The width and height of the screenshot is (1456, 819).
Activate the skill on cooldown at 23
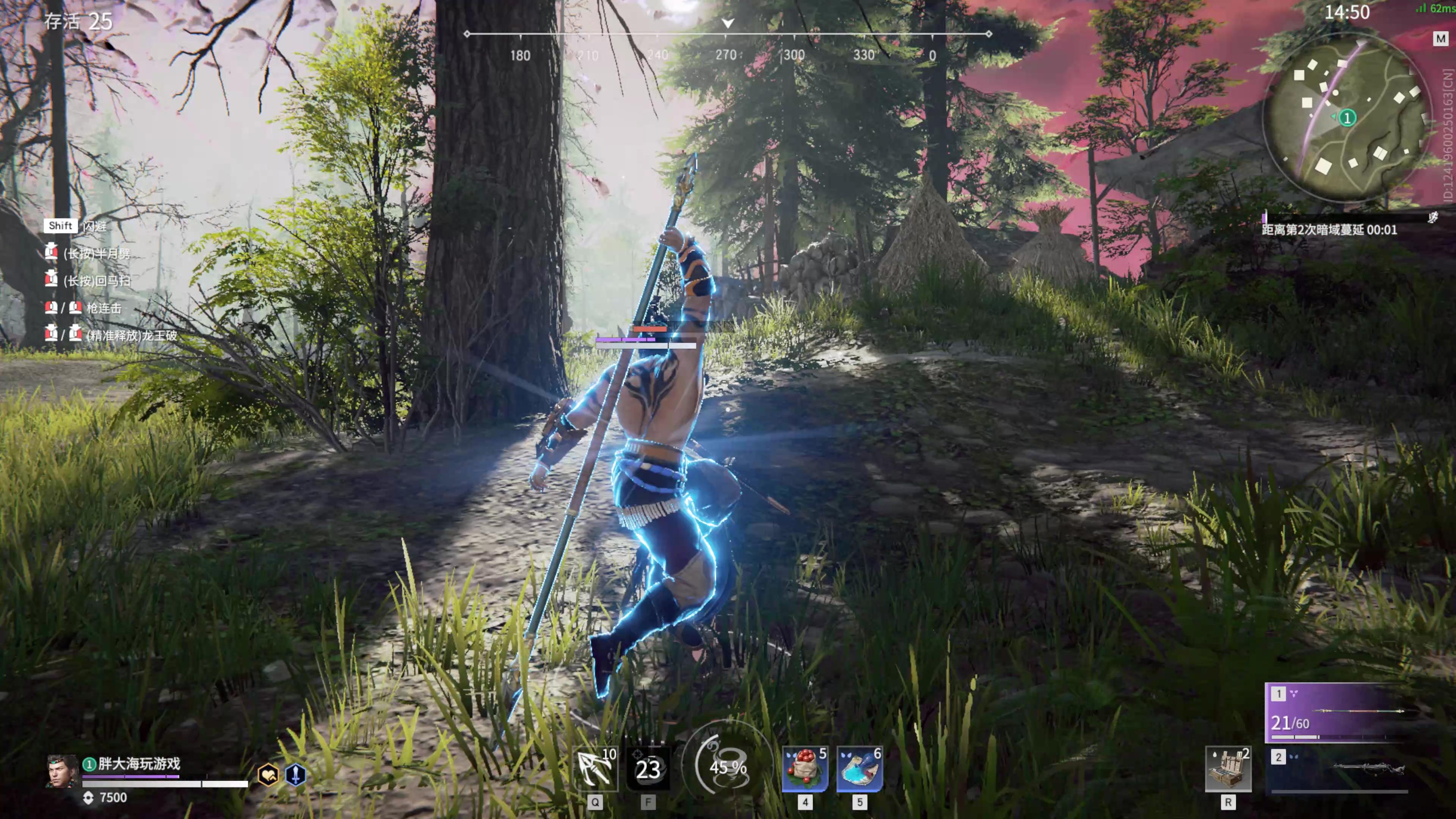coord(648,769)
